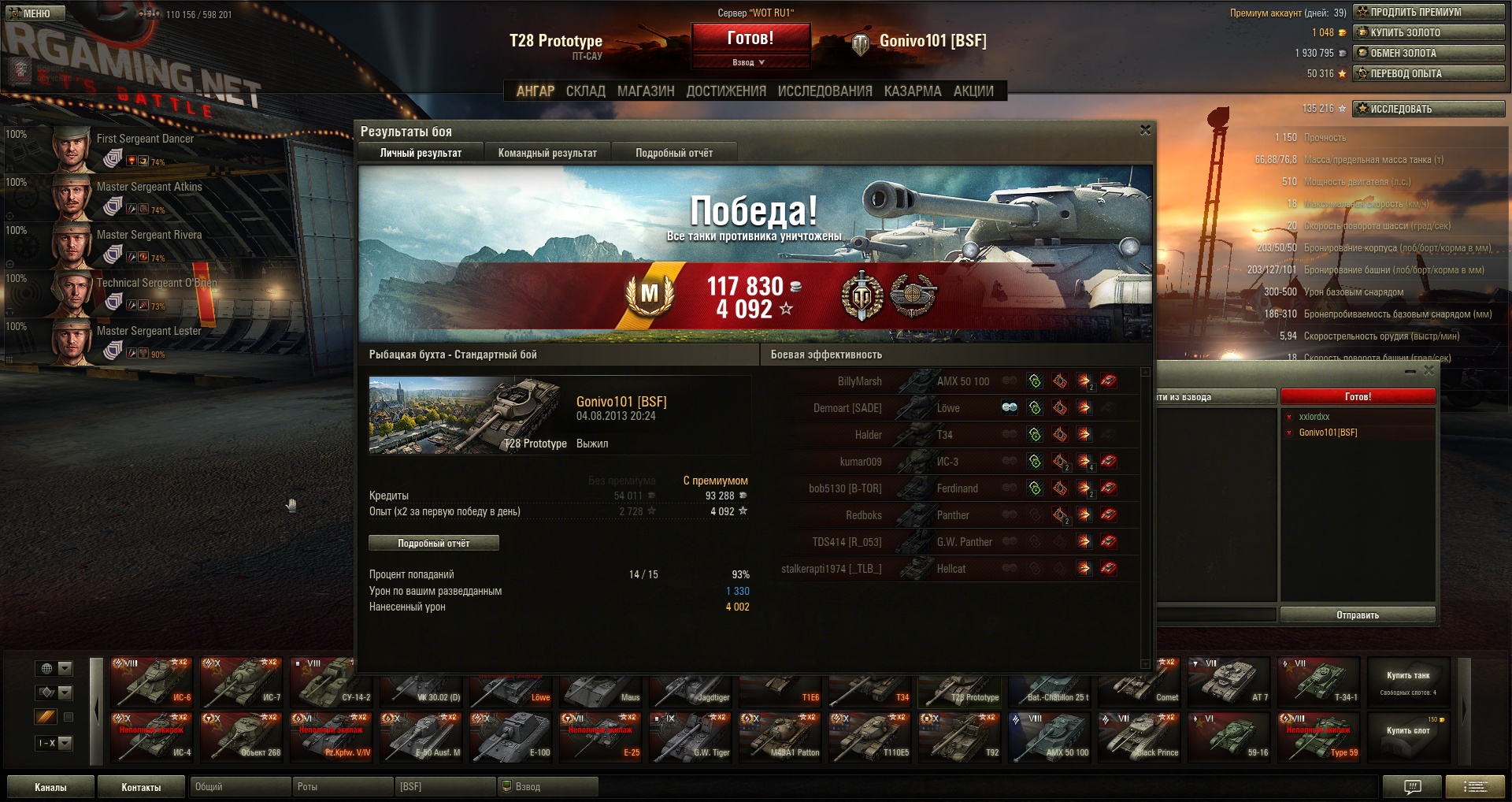Open the Контакты list

(x=141, y=787)
